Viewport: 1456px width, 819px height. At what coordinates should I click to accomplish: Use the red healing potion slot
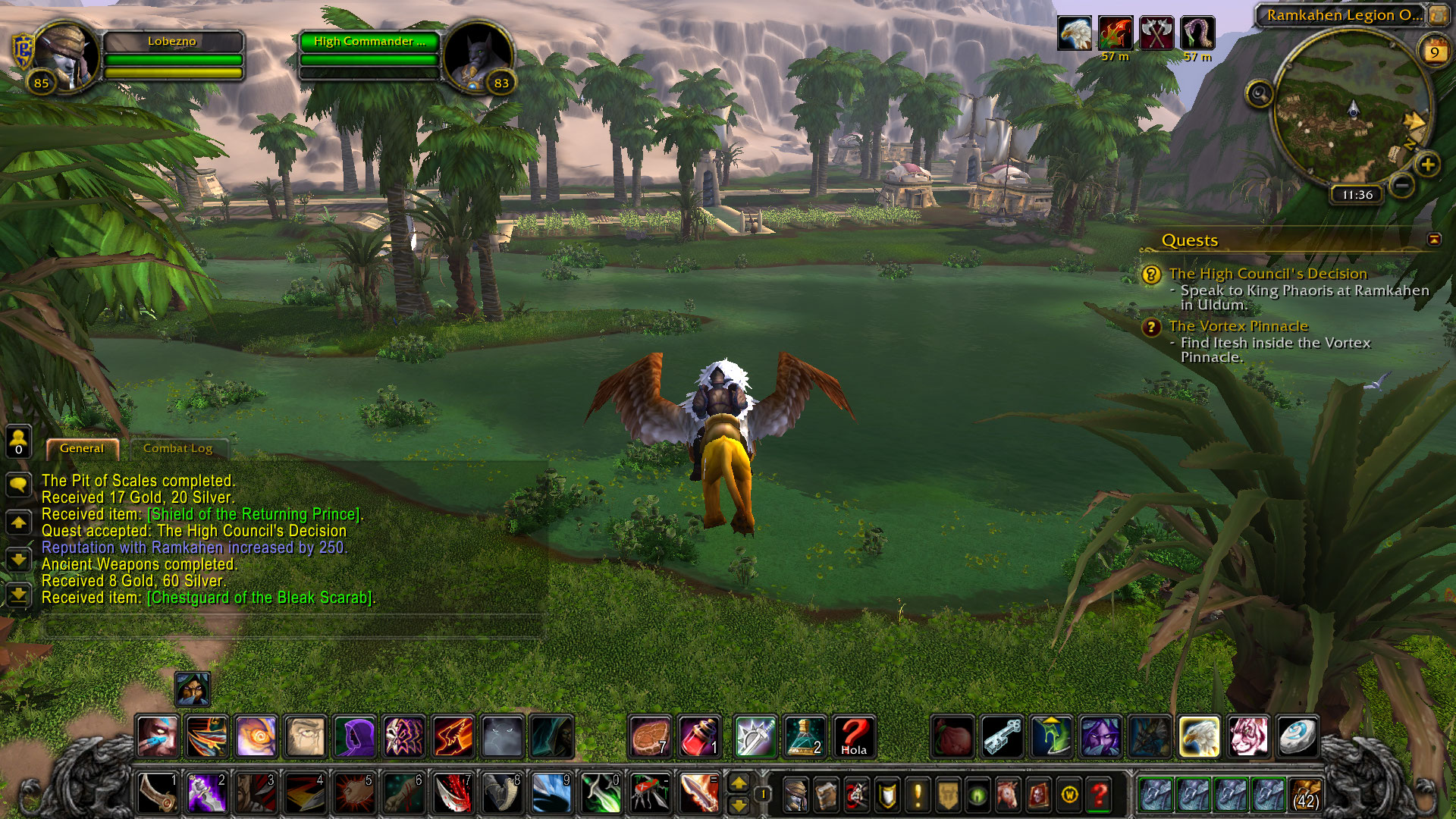click(x=698, y=736)
